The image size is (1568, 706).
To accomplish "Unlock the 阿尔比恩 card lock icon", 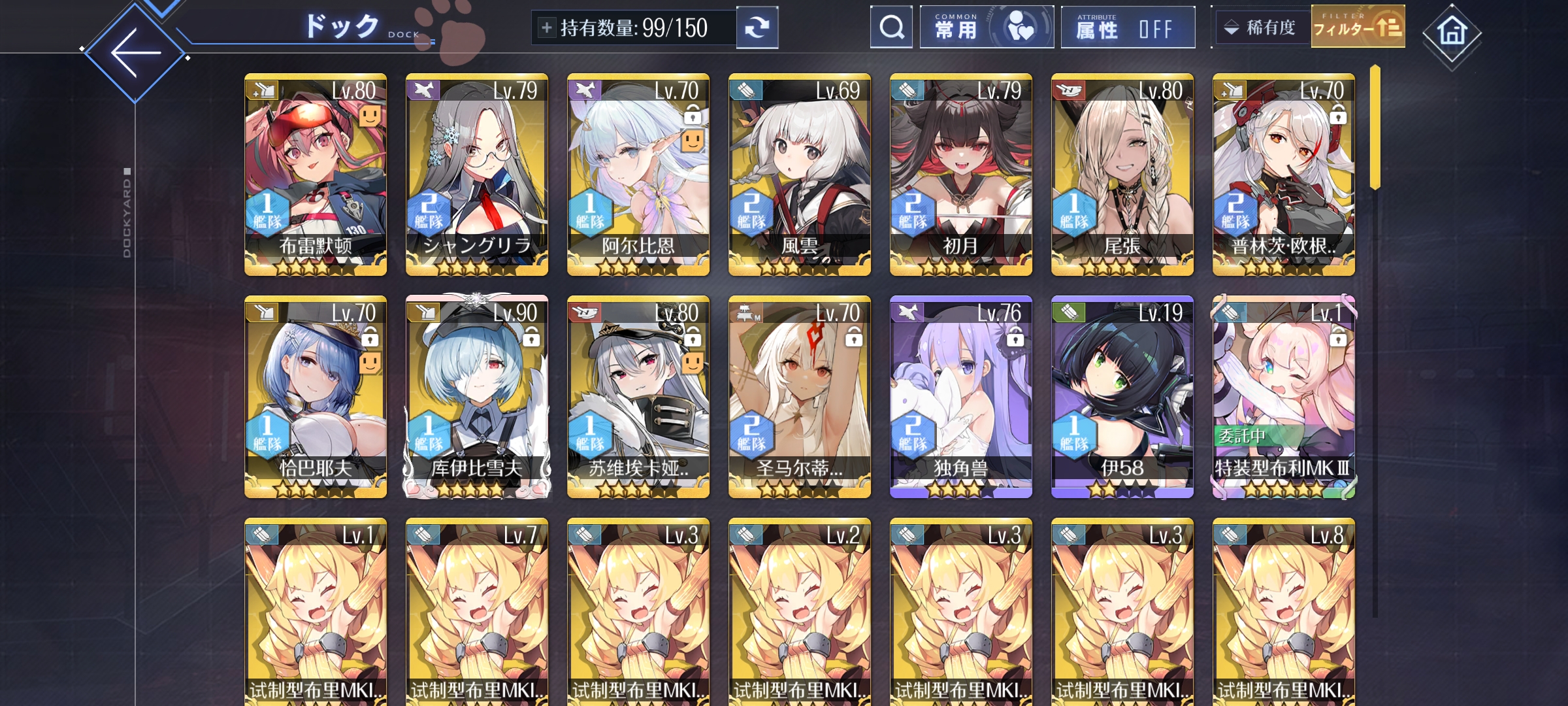I will [693, 113].
